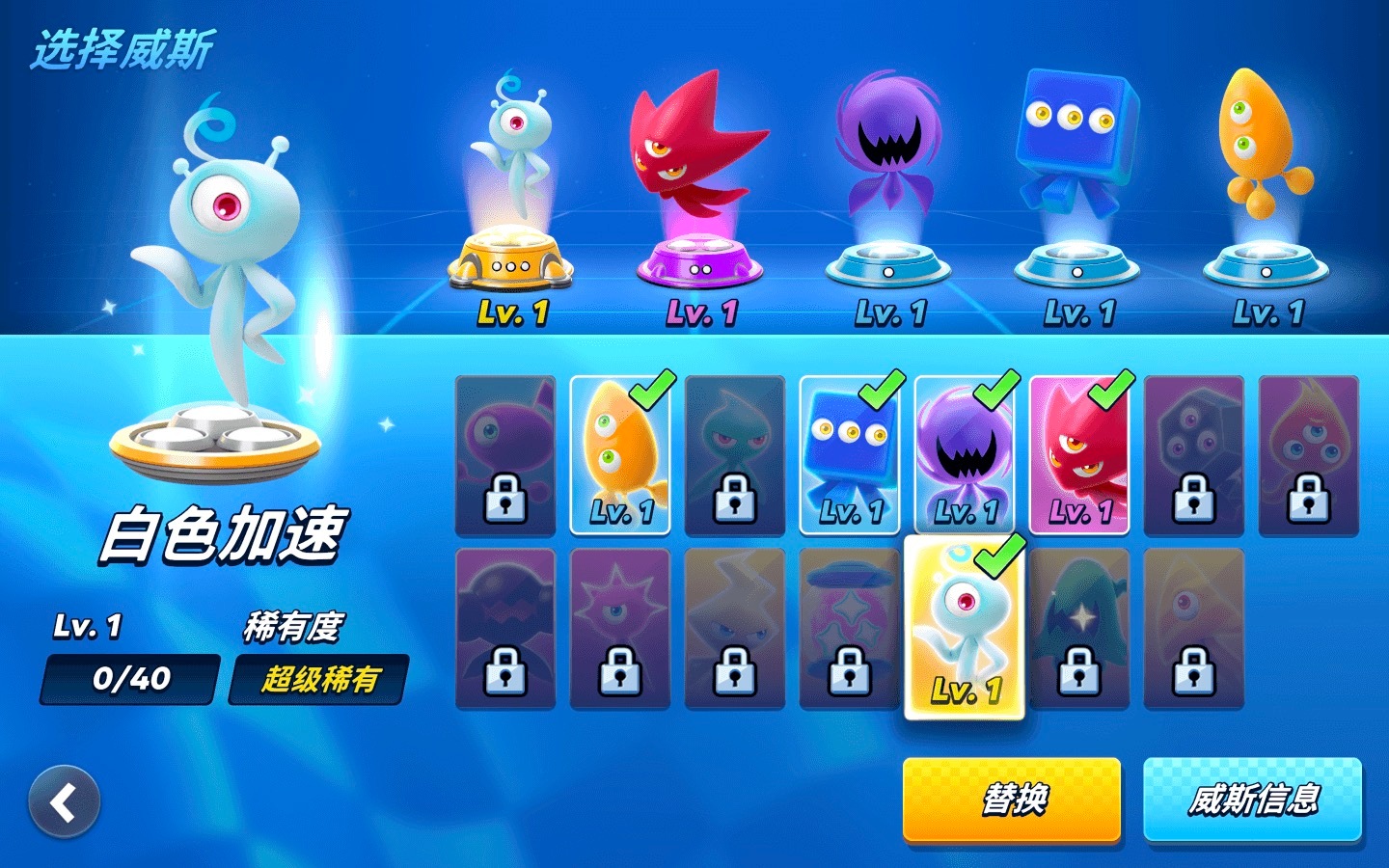Select the highlighted white wisp card
The image size is (1389, 868).
point(965,628)
